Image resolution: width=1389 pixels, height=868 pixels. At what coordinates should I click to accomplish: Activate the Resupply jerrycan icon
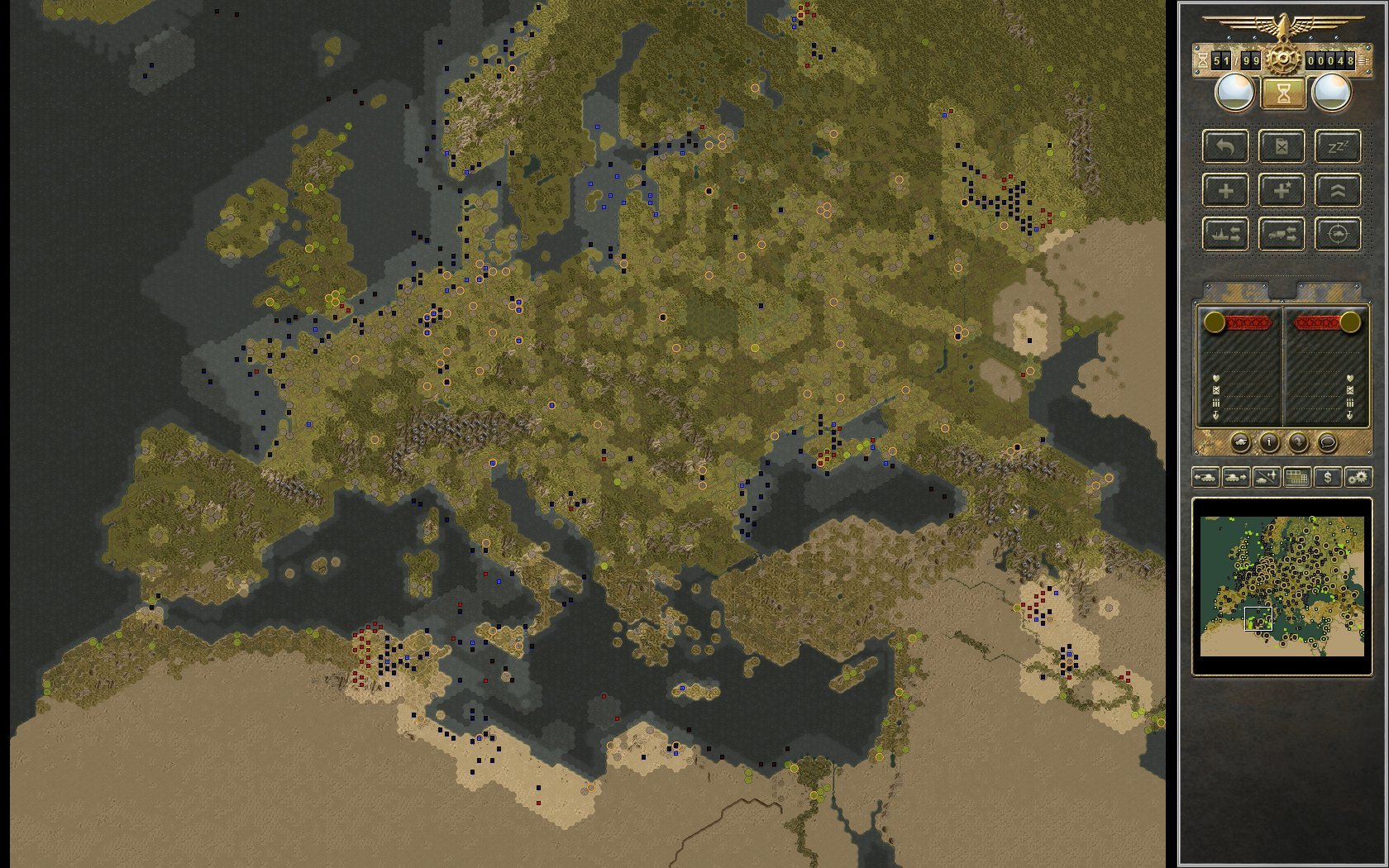pyautogui.click(x=1282, y=146)
